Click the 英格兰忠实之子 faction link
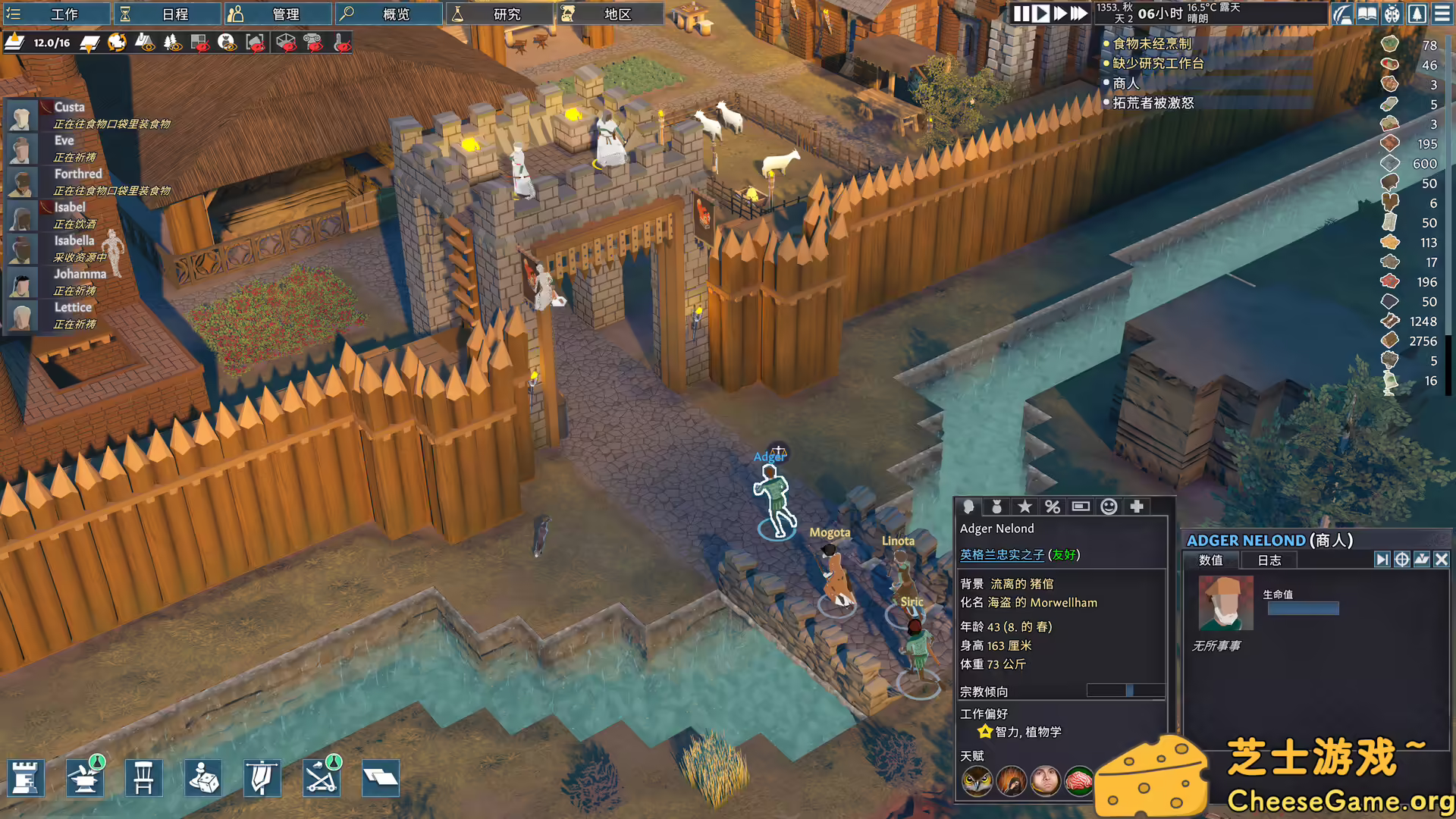 point(1002,555)
